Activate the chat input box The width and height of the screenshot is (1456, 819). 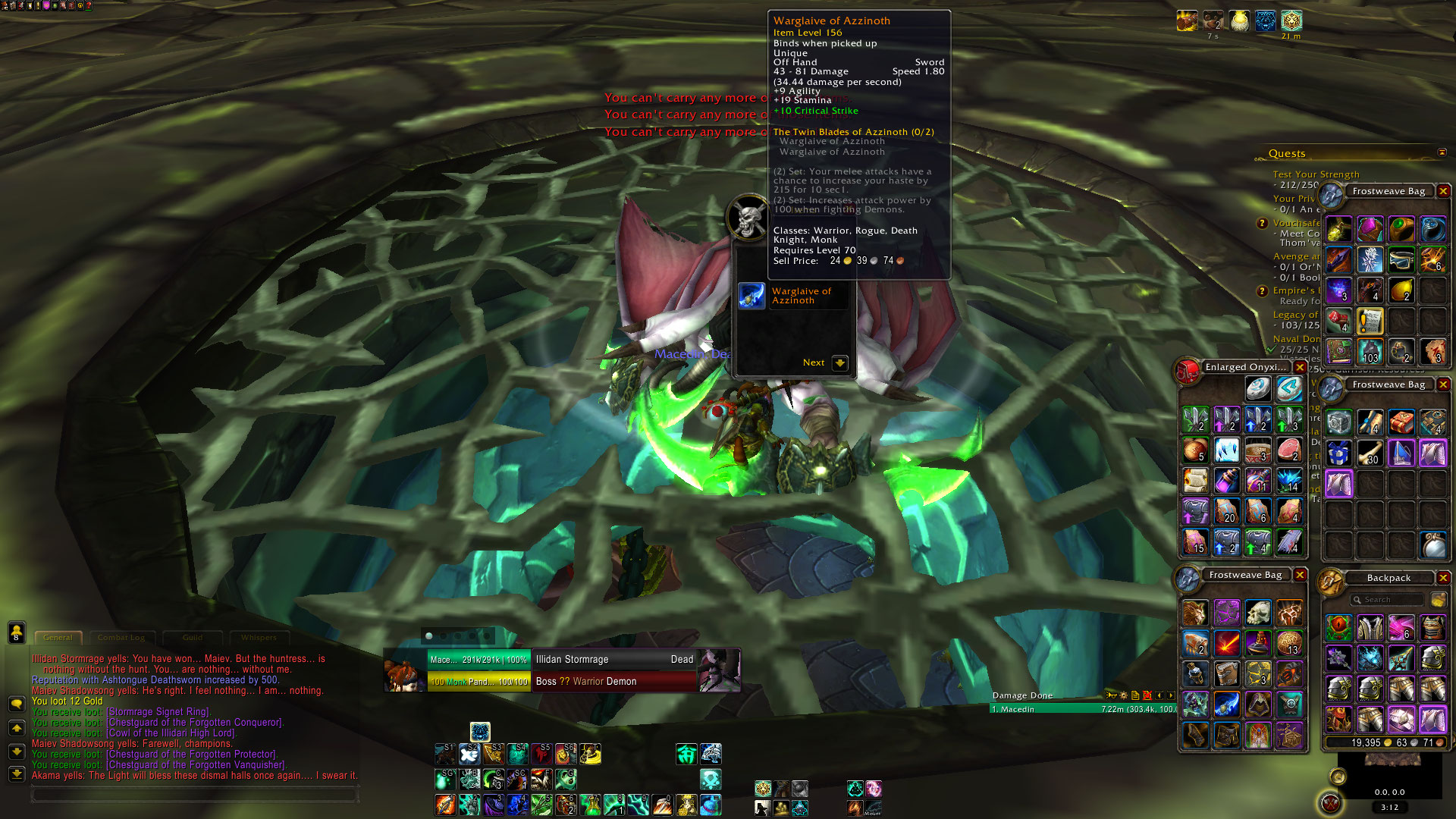coord(193,794)
